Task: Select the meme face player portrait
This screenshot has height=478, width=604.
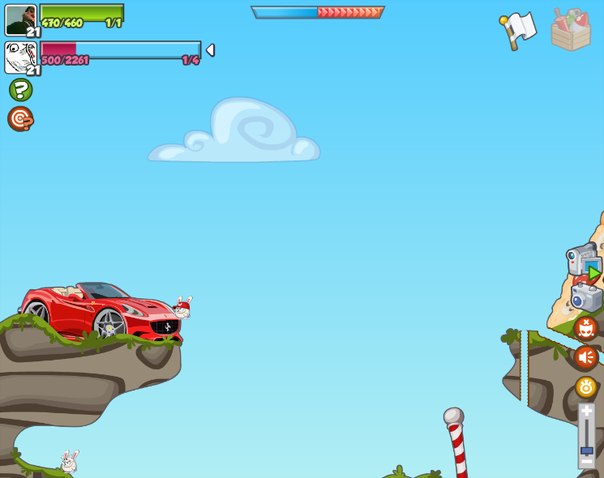Action: click(20, 56)
